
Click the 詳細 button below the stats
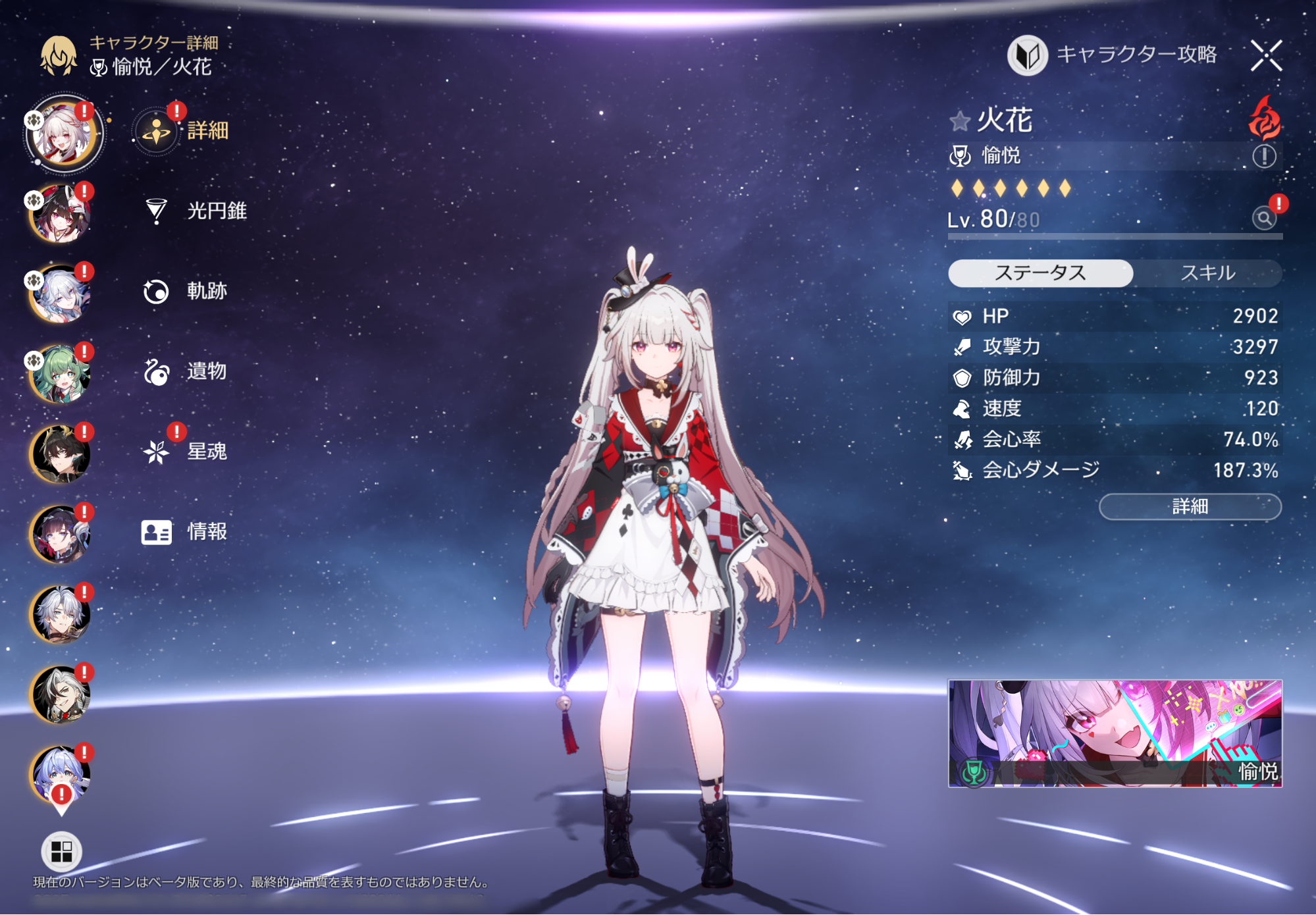1190,507
